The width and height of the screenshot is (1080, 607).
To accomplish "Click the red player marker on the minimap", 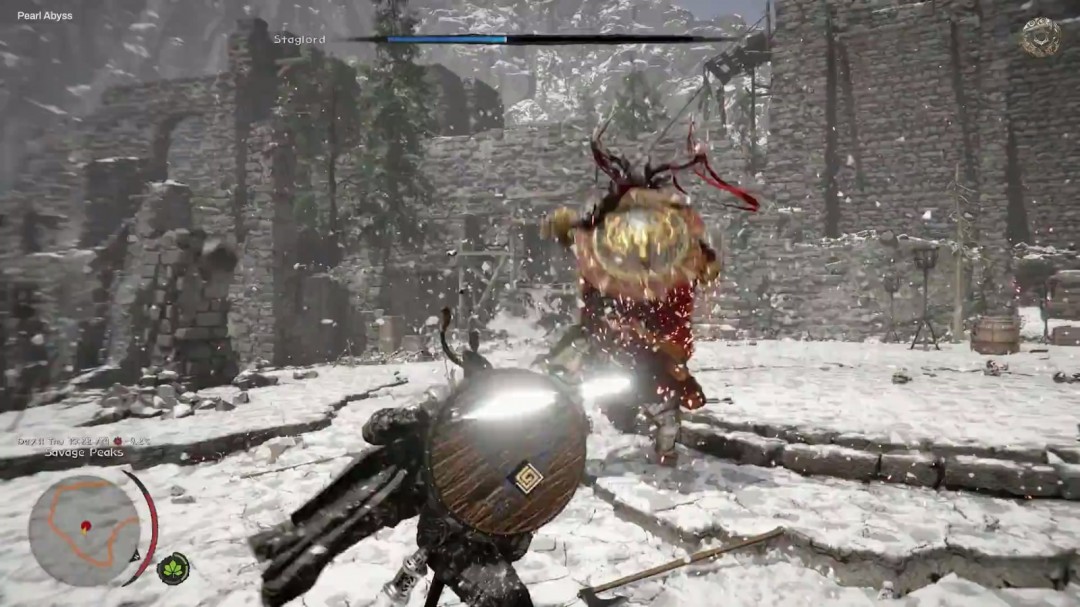I will [x=86, y=526].
